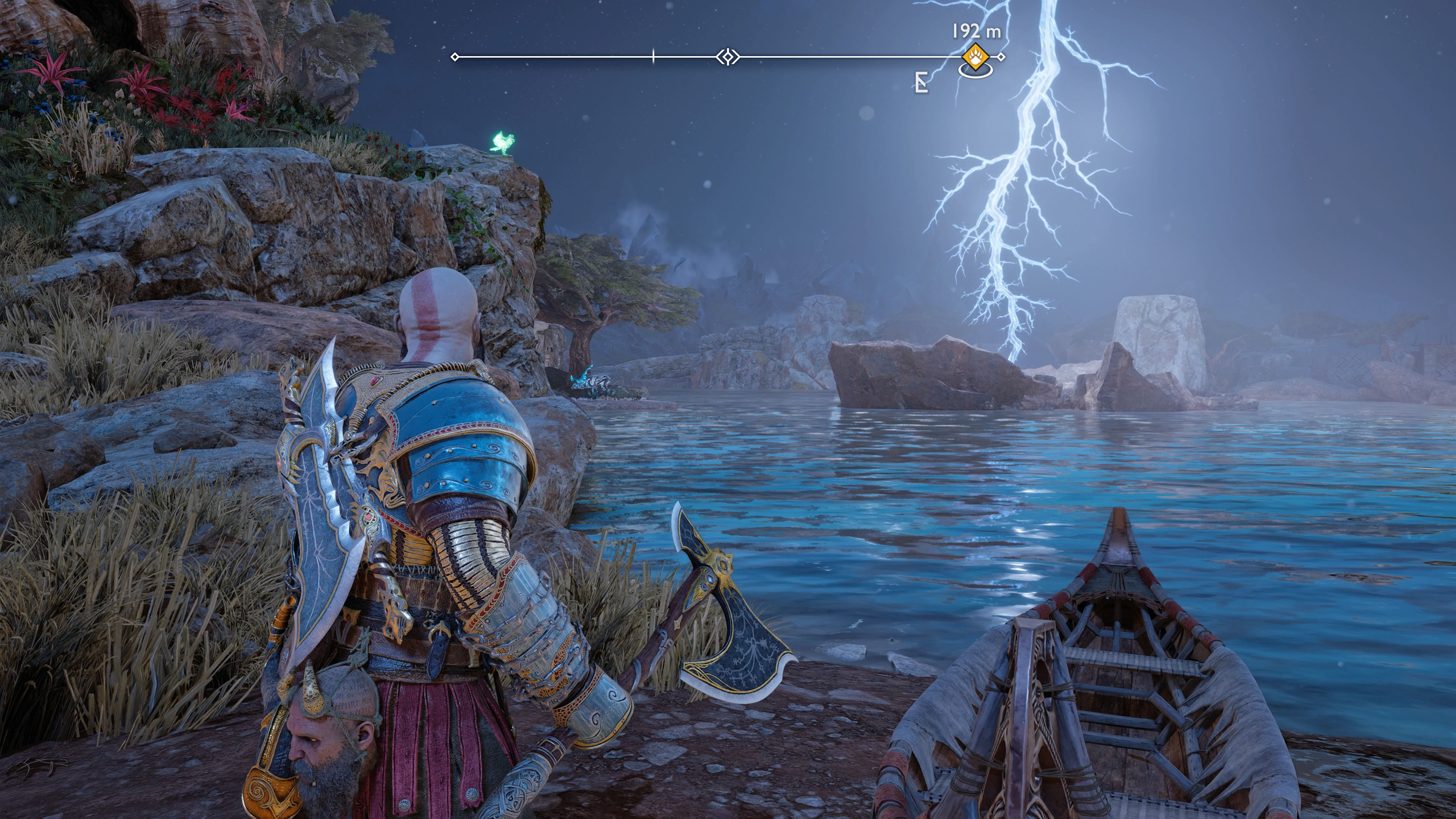Click the compass navigation bar line
The height and width of the screenshot is (819, 1456).
[x=565, y=56]
